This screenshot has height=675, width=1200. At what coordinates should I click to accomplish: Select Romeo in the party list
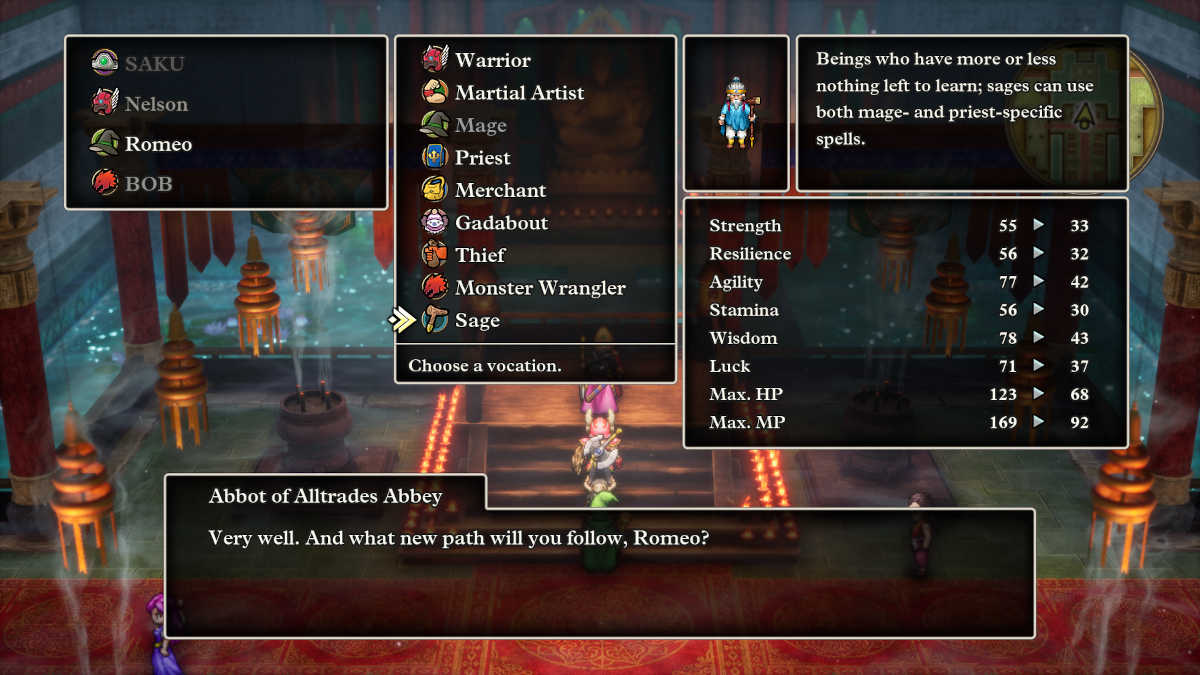click(x=158, y=144)
